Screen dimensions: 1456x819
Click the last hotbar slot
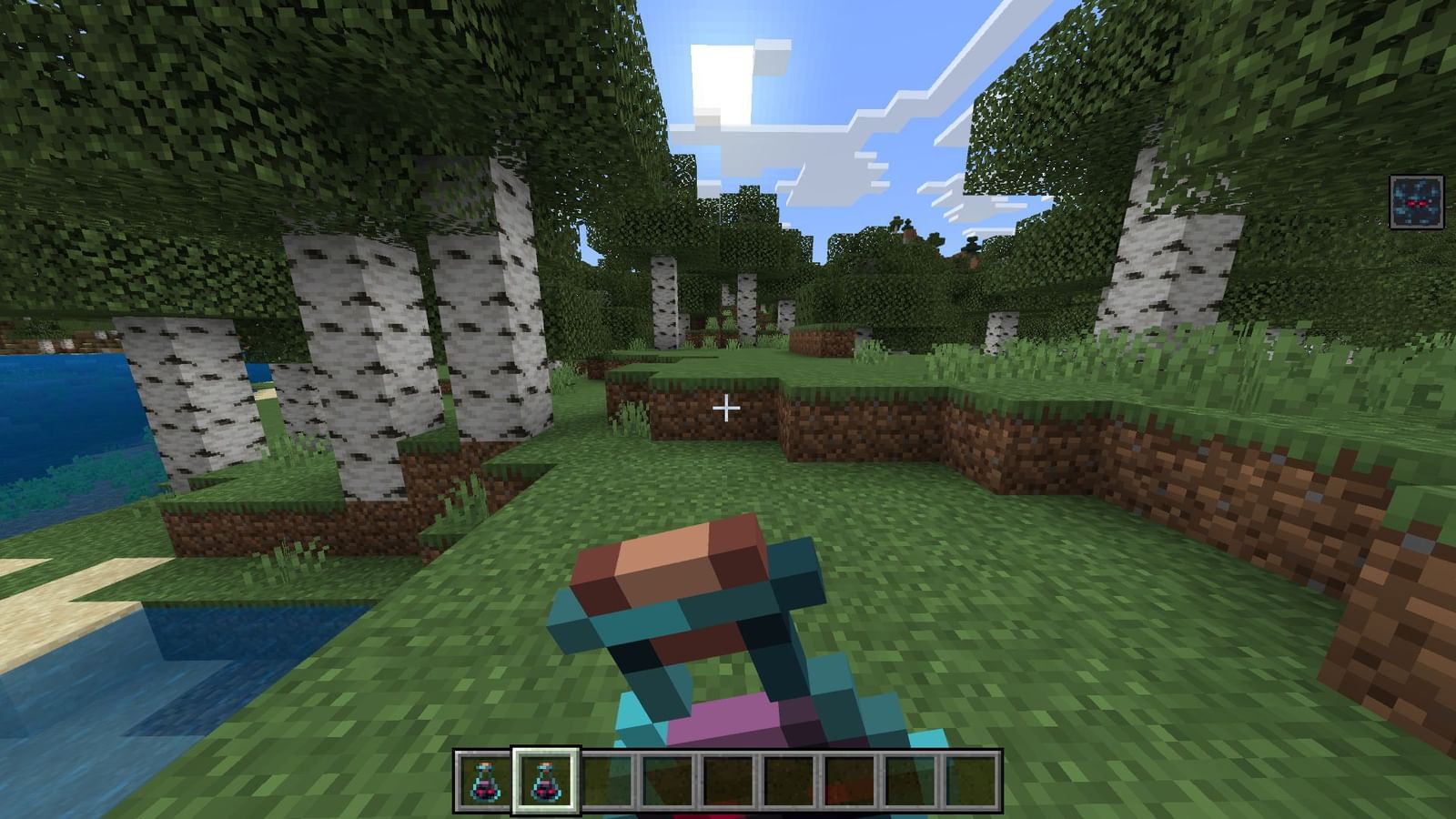pos(971,783)
